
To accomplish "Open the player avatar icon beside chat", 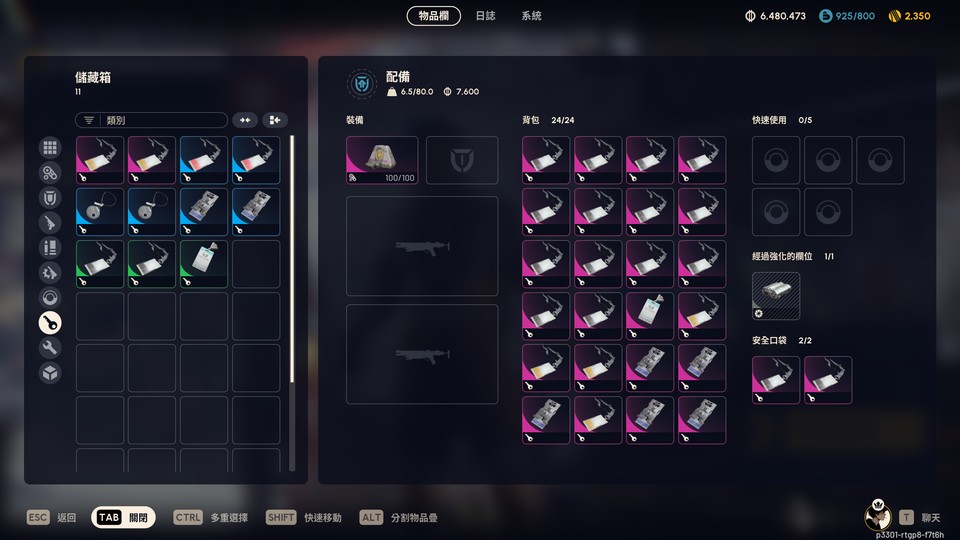I will coord(877,516).
